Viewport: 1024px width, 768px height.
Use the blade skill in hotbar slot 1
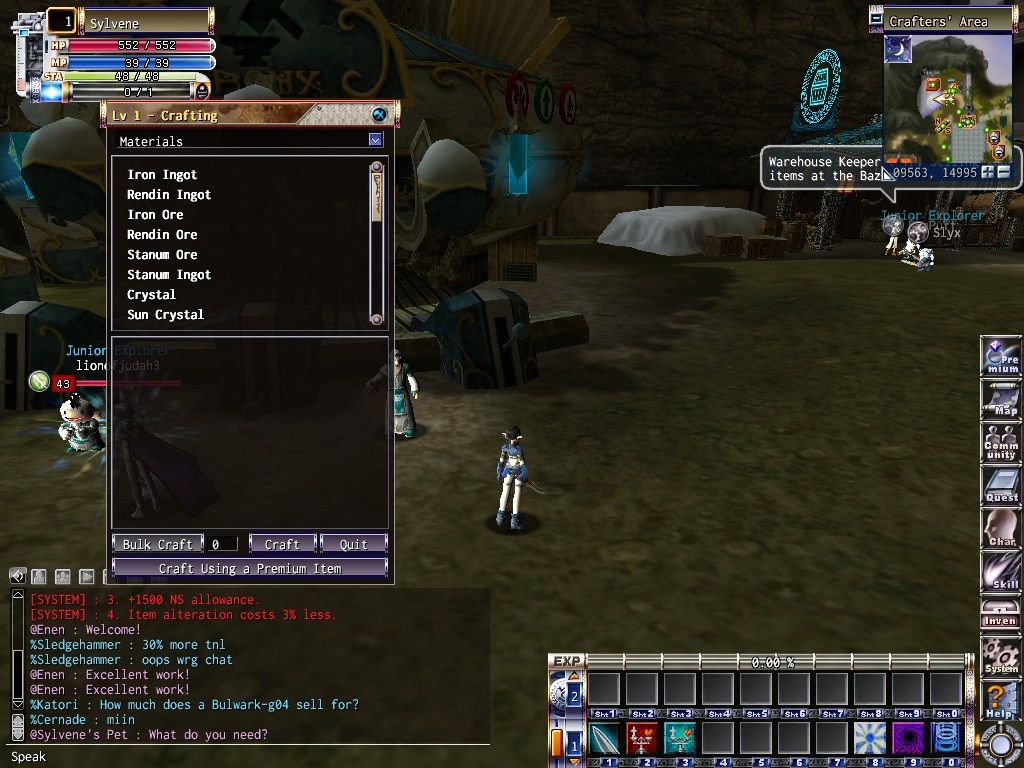click(604, 739)
